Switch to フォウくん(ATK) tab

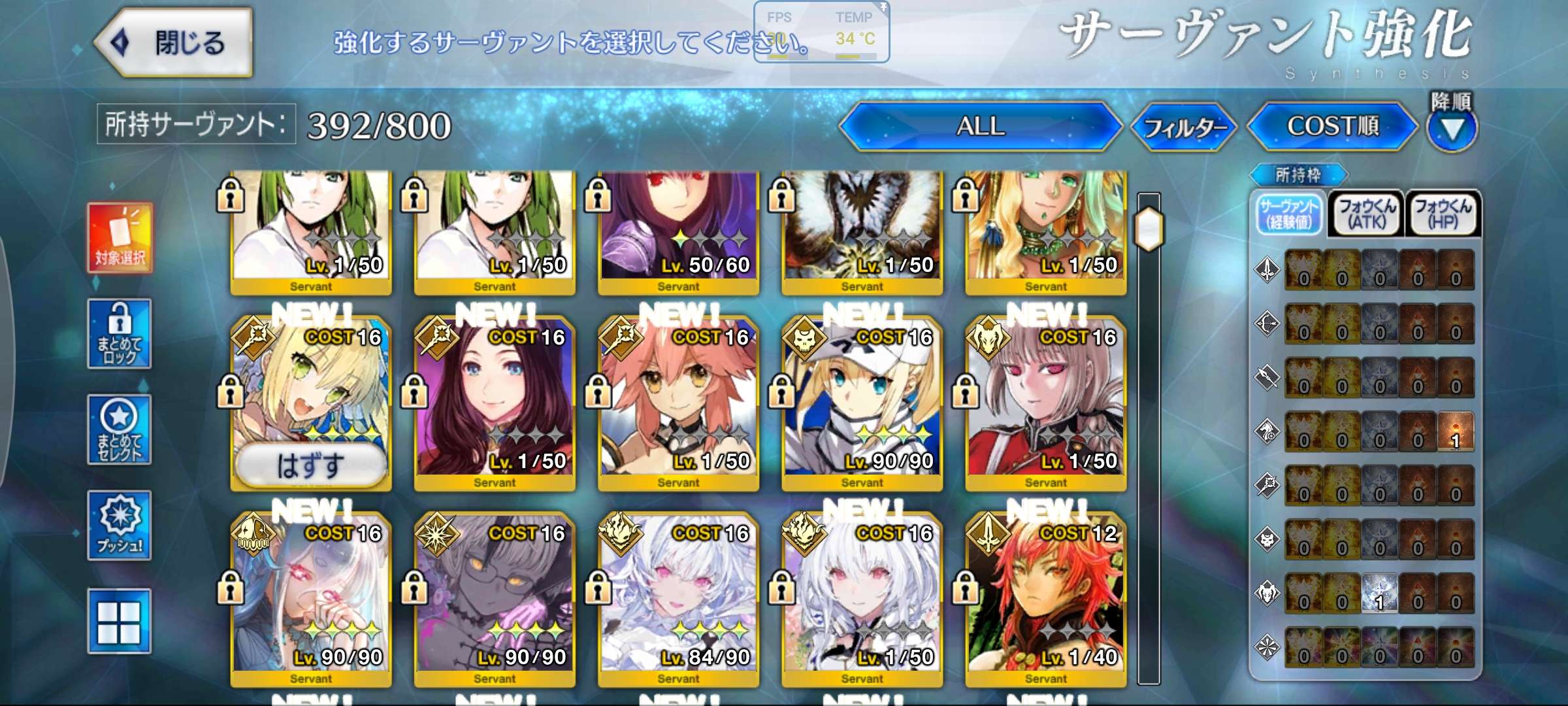1366,214
